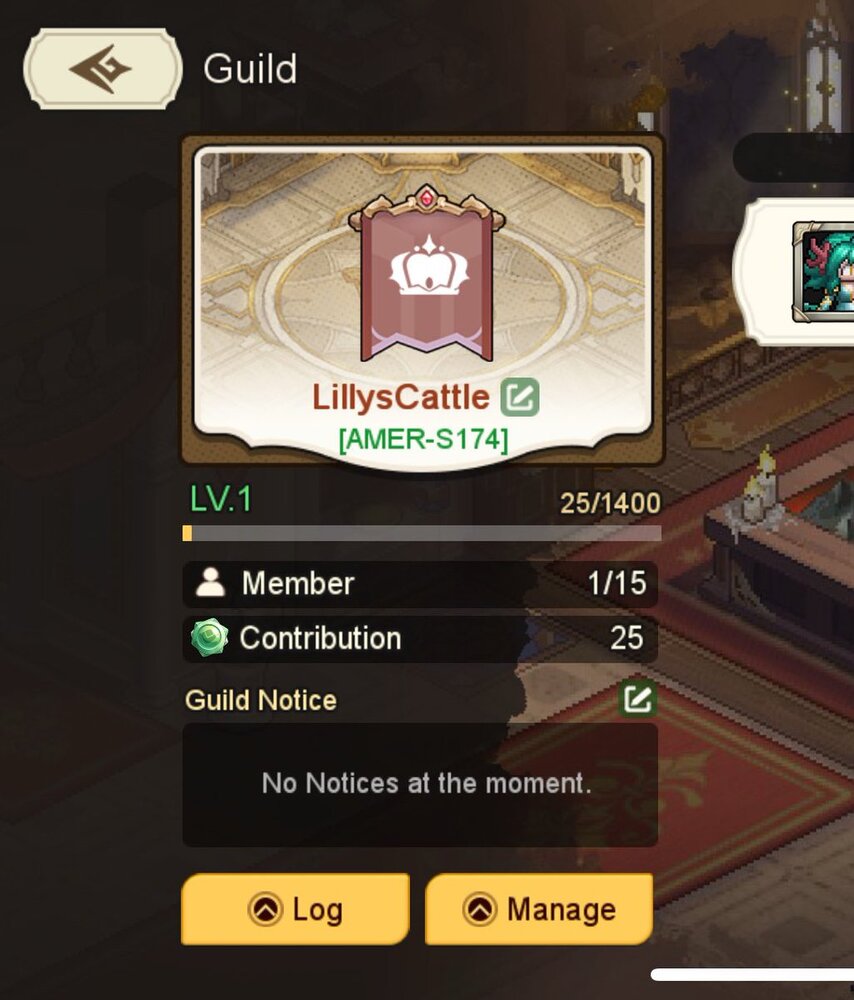Screen dimensions: 854x1000
Task: Open the Member list row
Action: coord(420,584)
